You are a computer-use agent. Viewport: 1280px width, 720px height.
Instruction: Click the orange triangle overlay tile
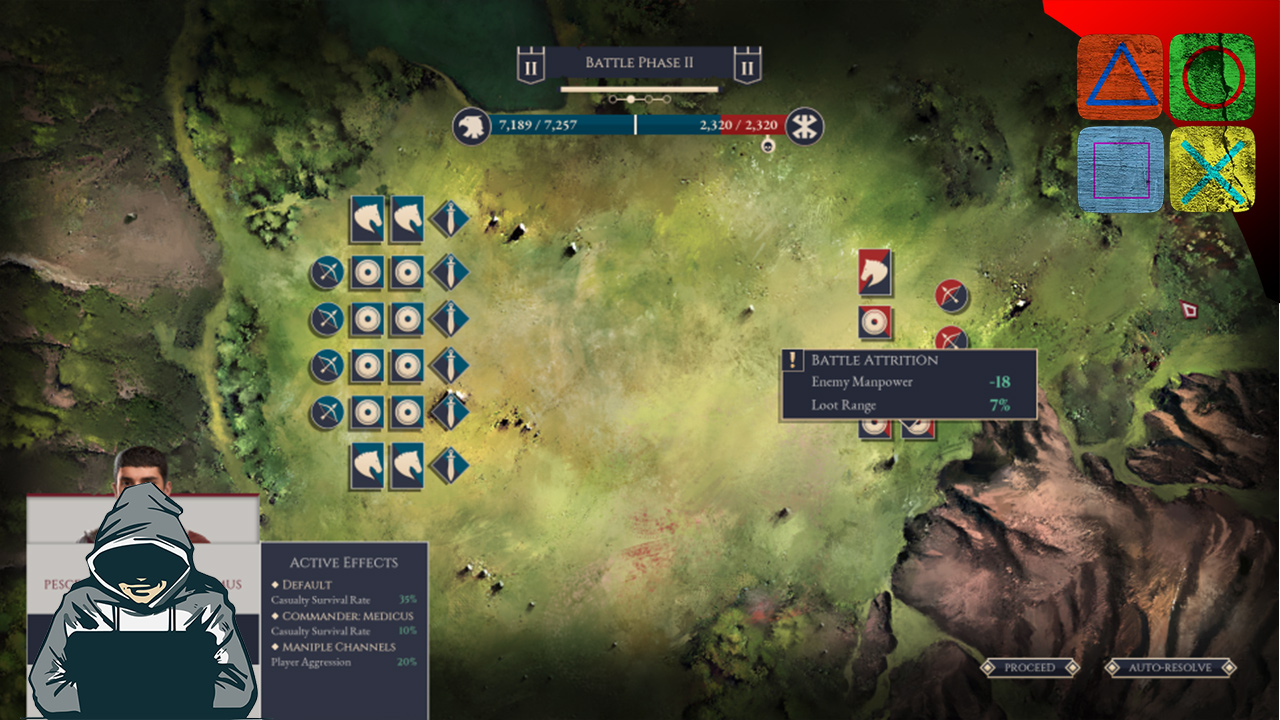[1120, 77]
